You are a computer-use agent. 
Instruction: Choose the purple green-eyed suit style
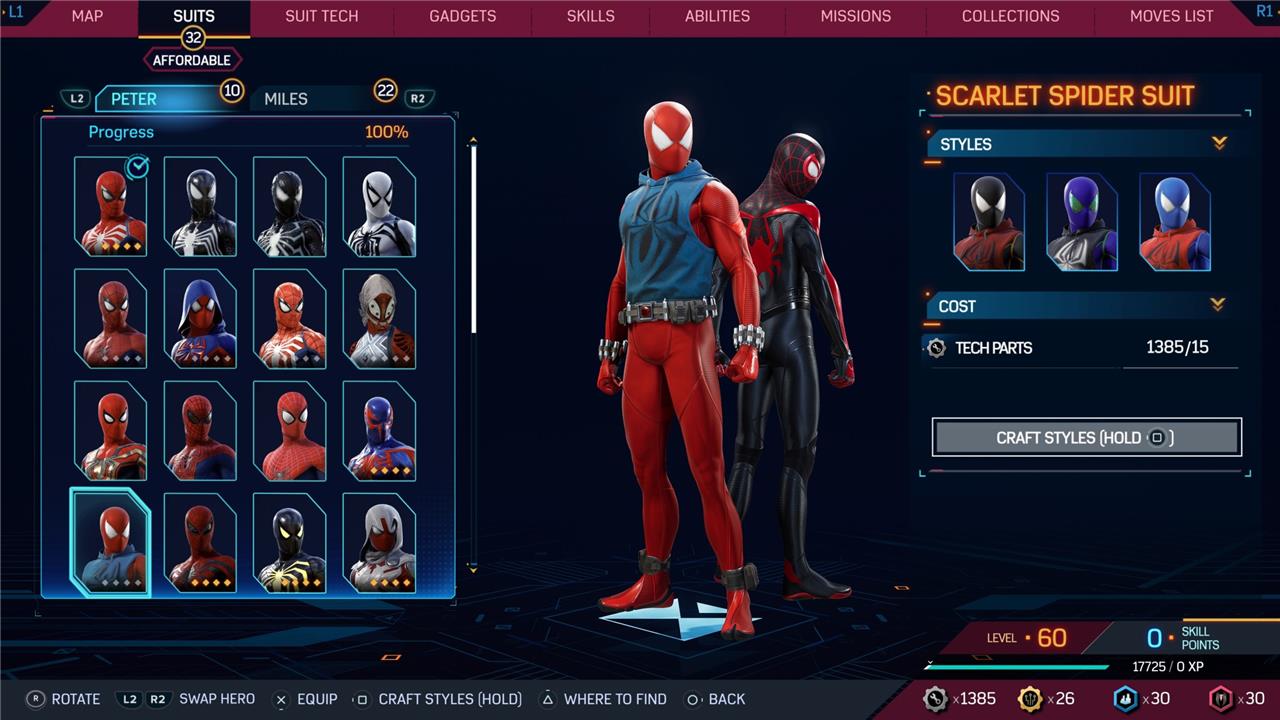[x=1081, y=222]
